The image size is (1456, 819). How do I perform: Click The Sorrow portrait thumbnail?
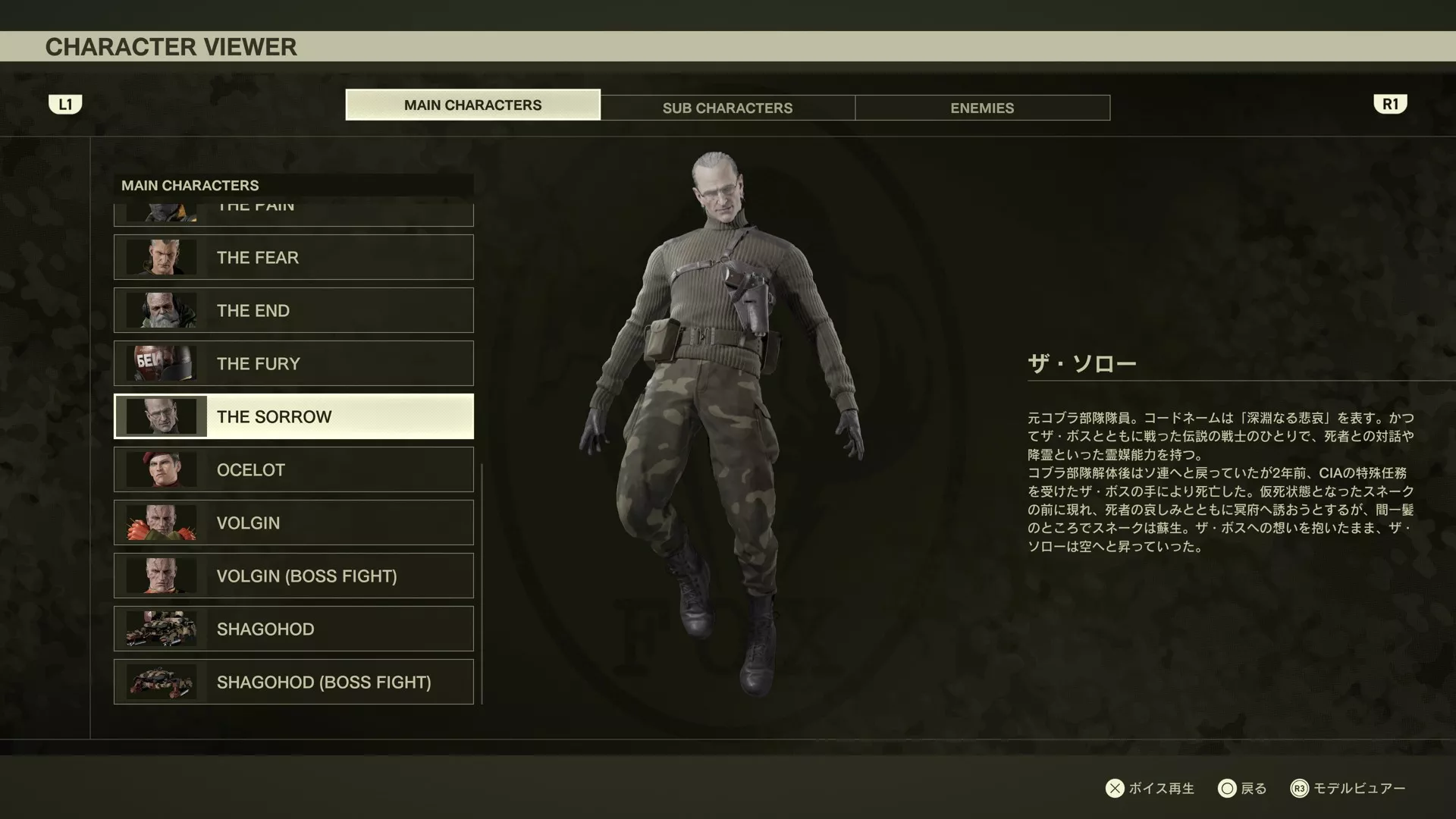[x=160, y=416]
